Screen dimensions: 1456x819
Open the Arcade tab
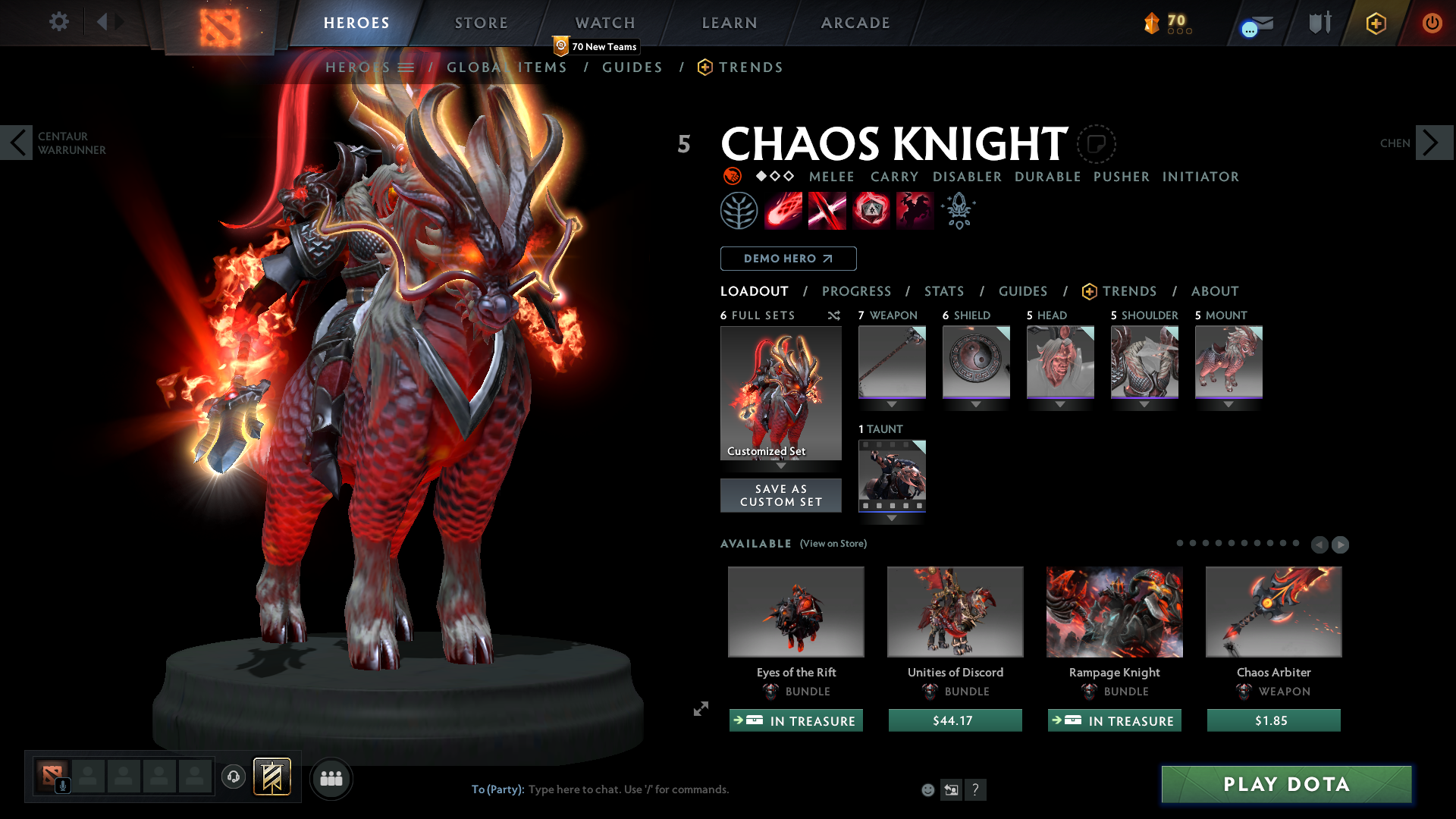point(855,23)
